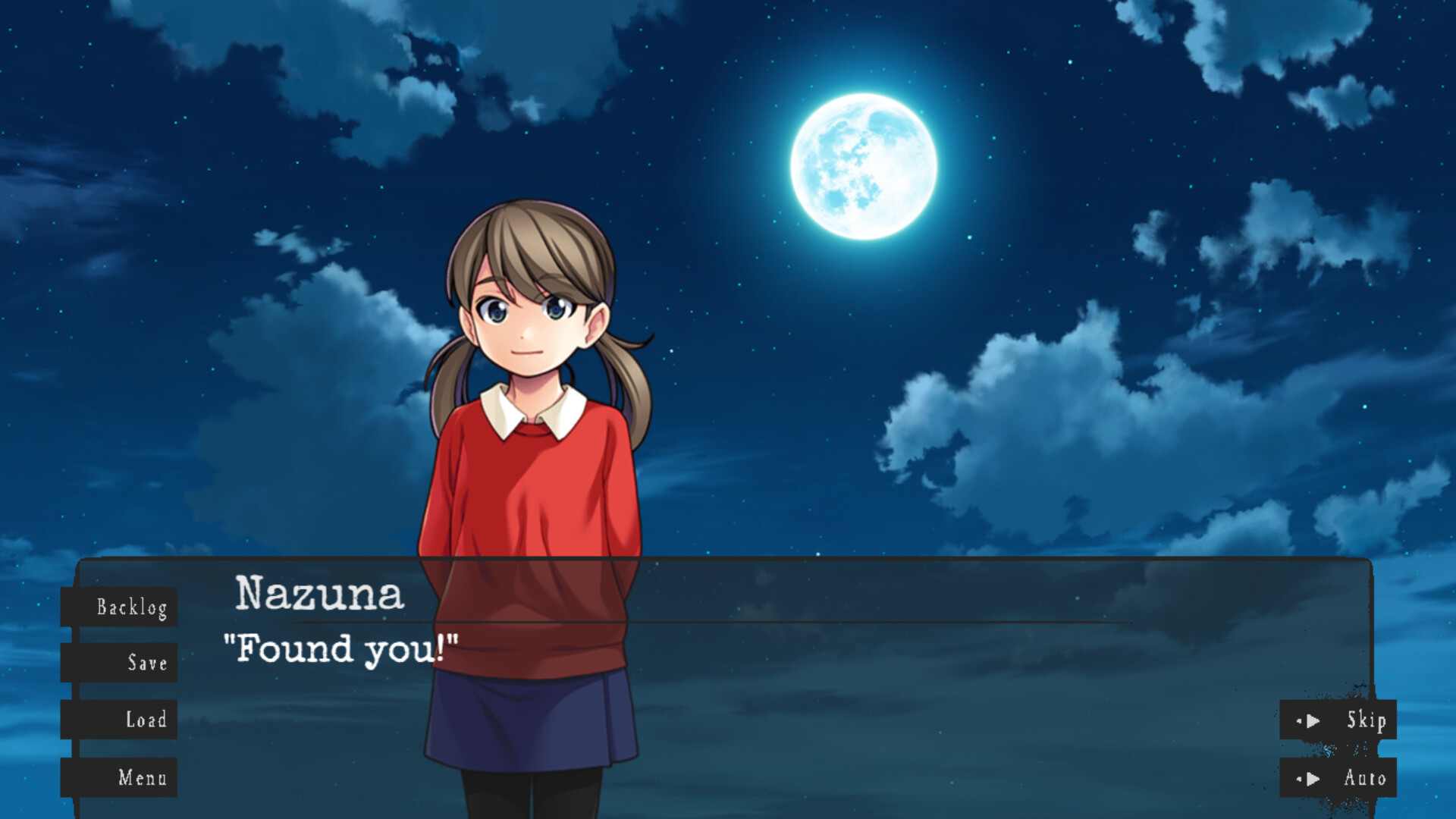This screenshot has width=1456, height=819.
Task: Click the play arrow icon beside Auto
Action: click(x=1313, y=777)
